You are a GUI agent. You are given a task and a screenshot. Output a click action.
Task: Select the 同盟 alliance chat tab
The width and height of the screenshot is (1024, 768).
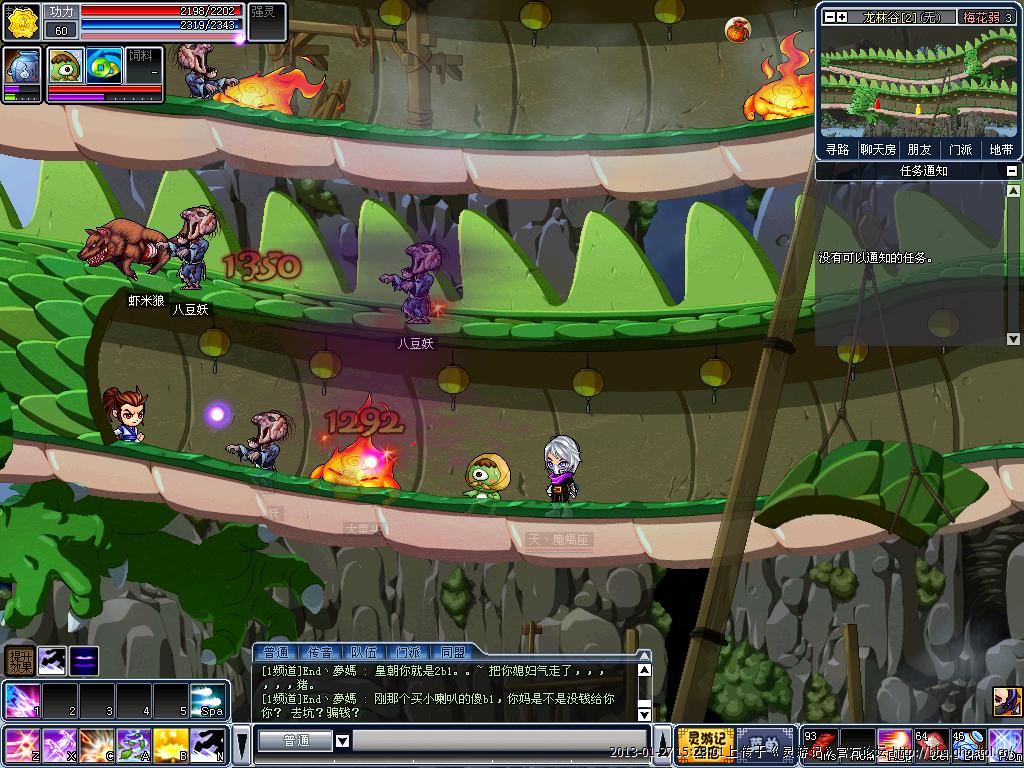(x=452, y=653)
